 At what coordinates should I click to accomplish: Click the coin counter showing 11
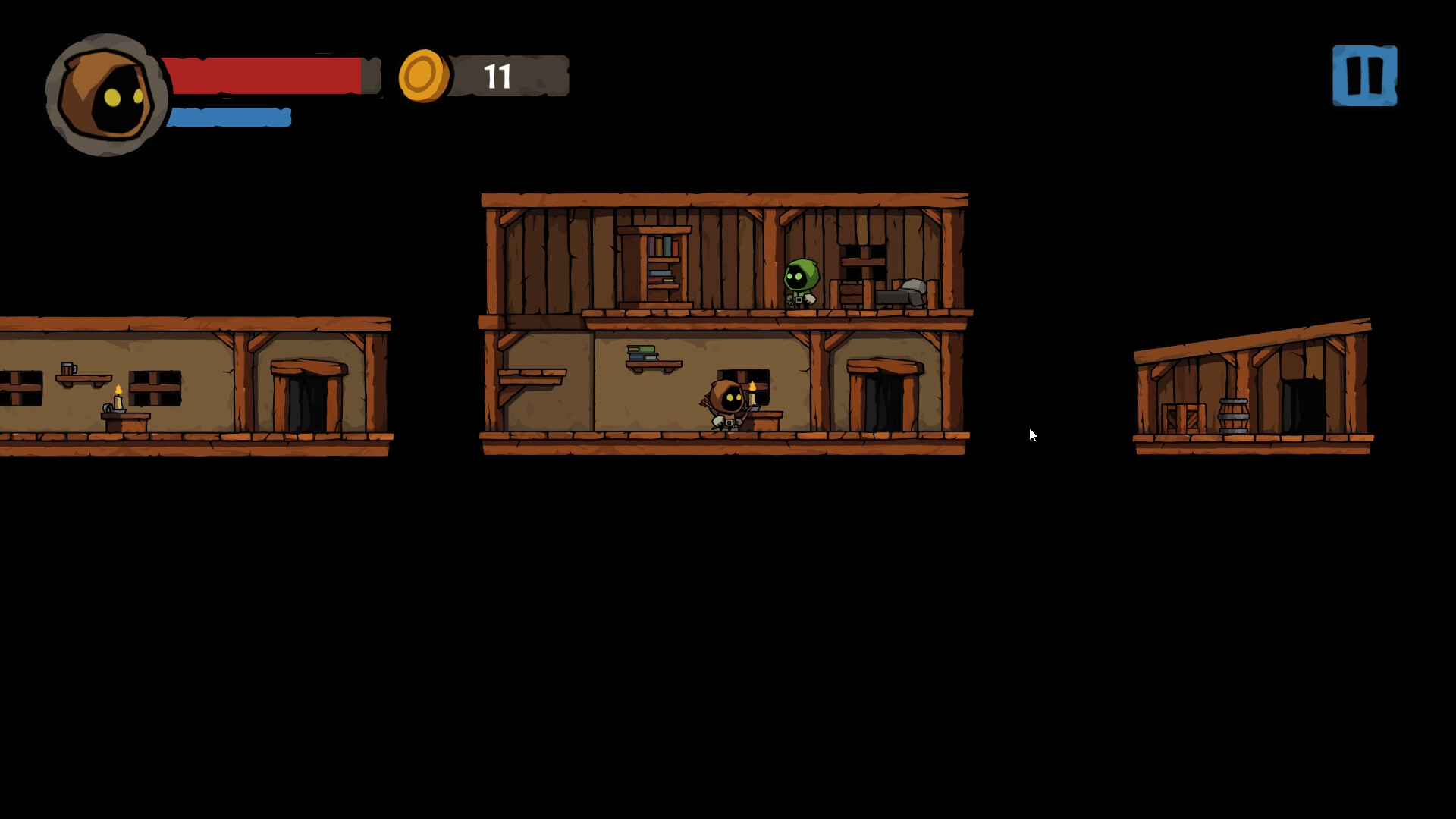[498, 76]
